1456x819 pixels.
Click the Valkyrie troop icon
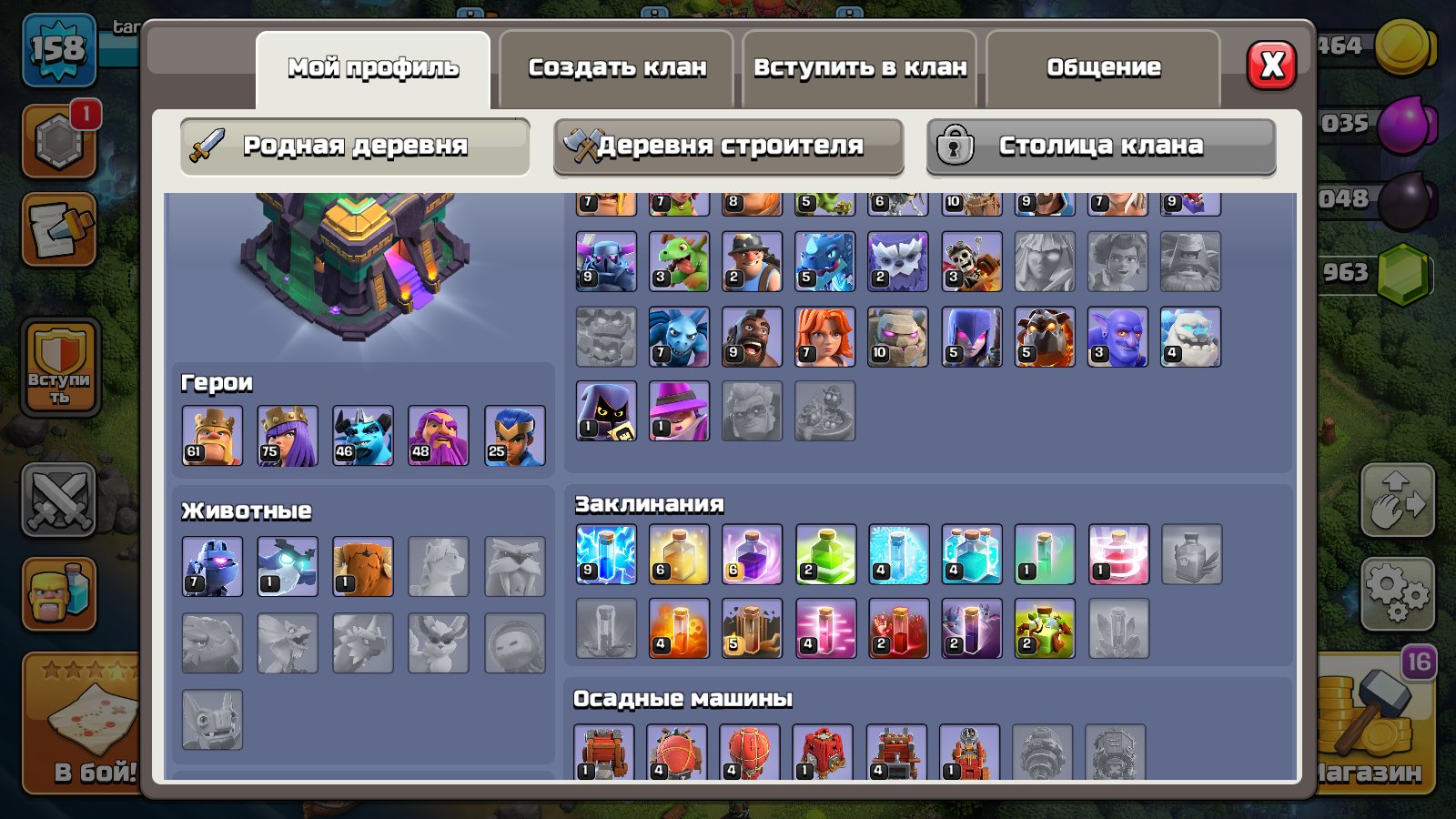(825, 337)
